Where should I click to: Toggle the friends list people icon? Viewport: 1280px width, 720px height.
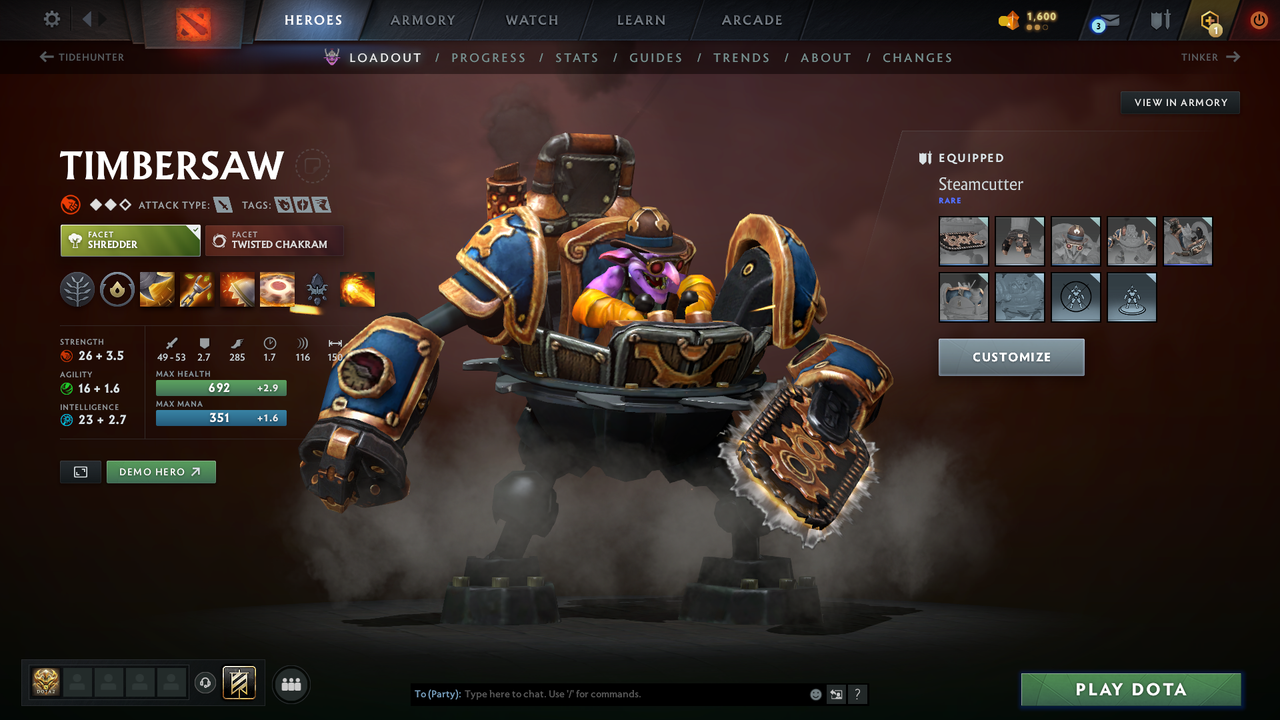click(x=290, y=684)
